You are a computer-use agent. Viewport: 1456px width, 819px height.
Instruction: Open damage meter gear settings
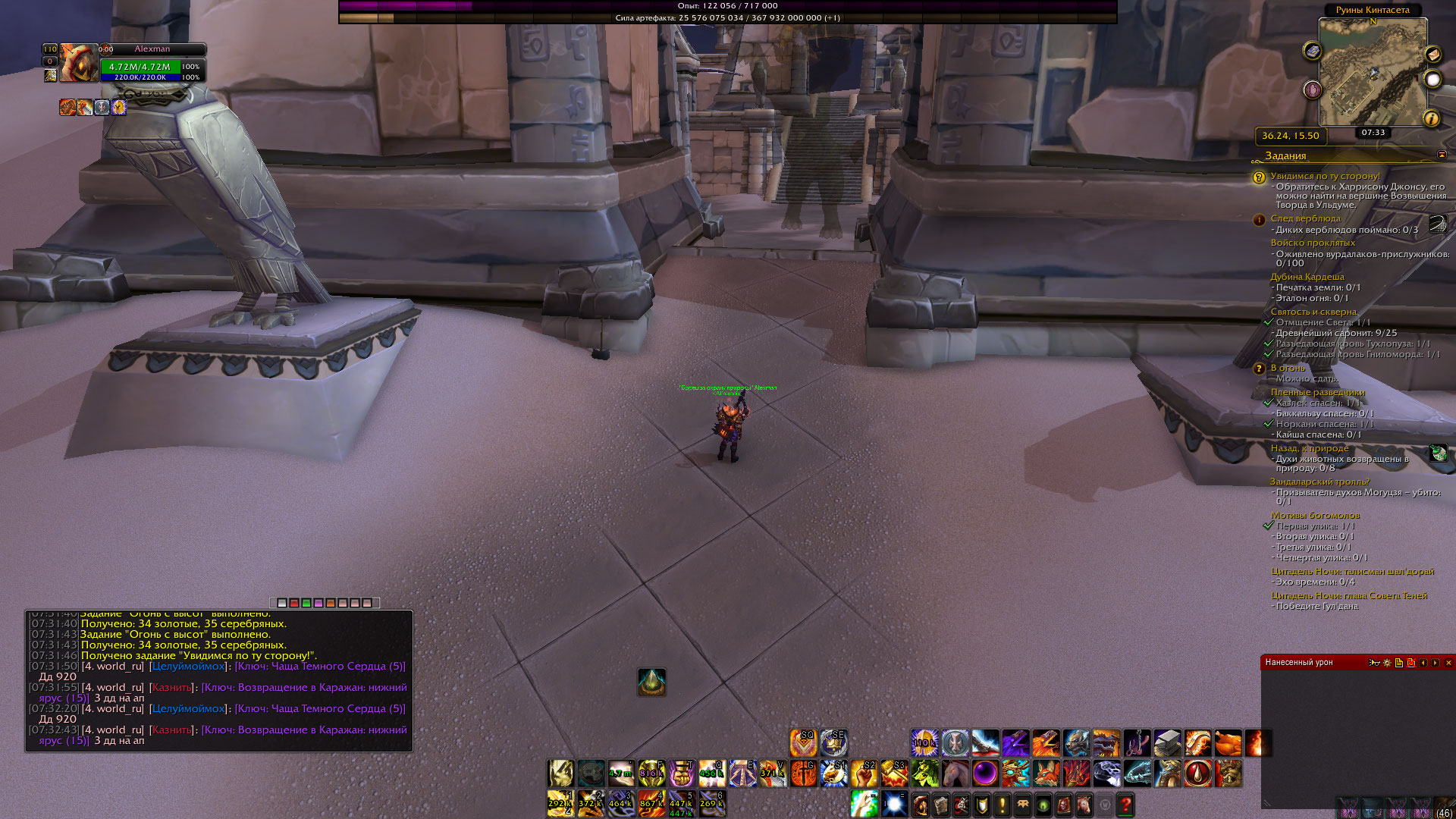[1387, 663]
